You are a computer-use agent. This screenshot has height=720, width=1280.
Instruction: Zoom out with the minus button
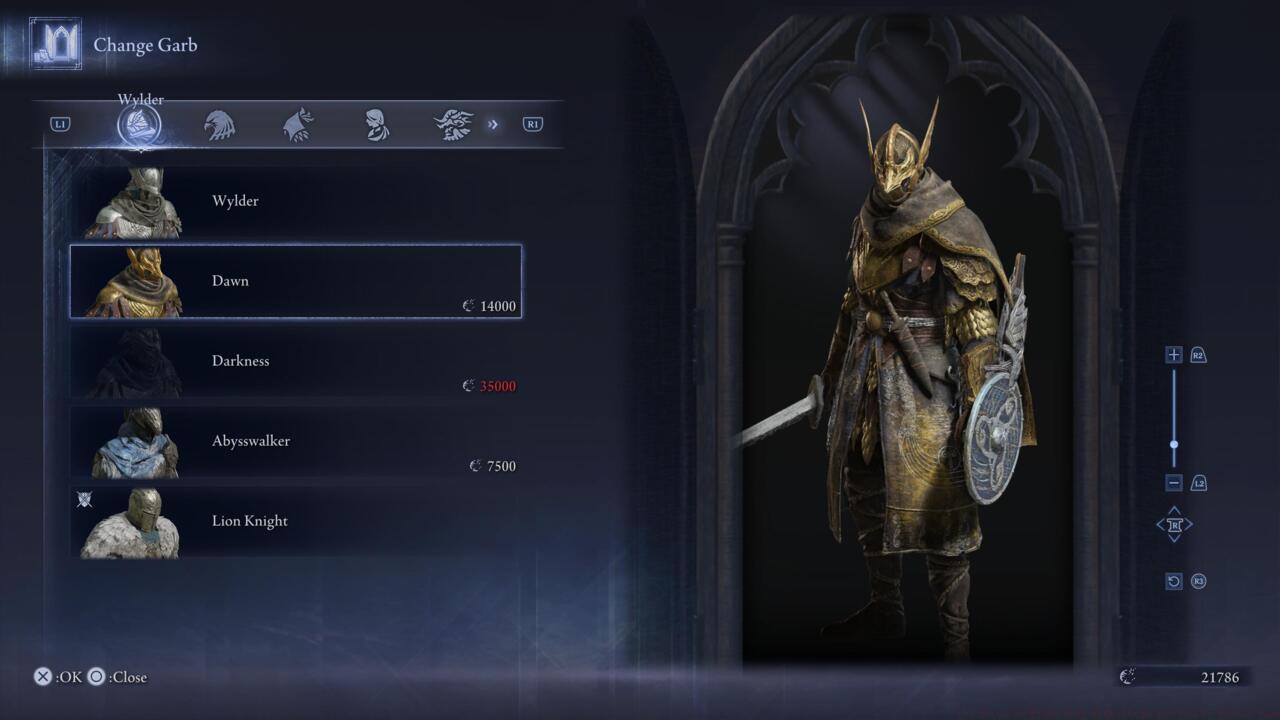point(1174,483)
